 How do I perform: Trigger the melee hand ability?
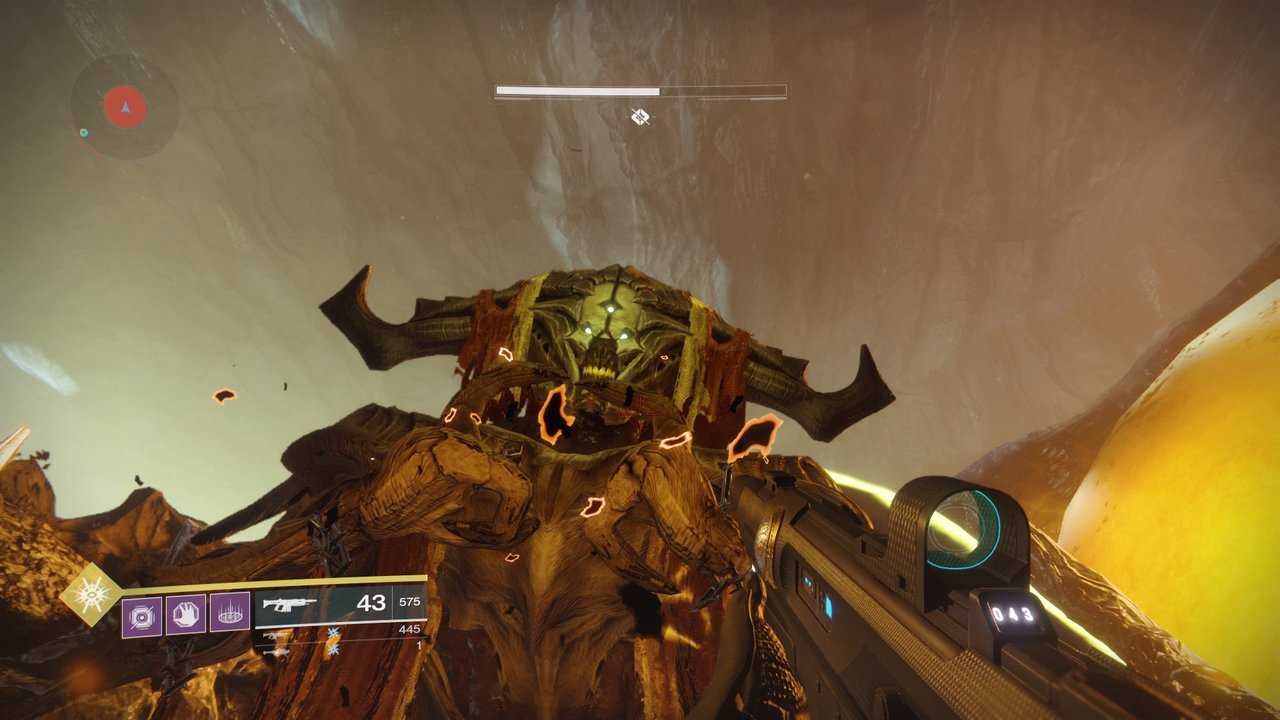(186, 613)
